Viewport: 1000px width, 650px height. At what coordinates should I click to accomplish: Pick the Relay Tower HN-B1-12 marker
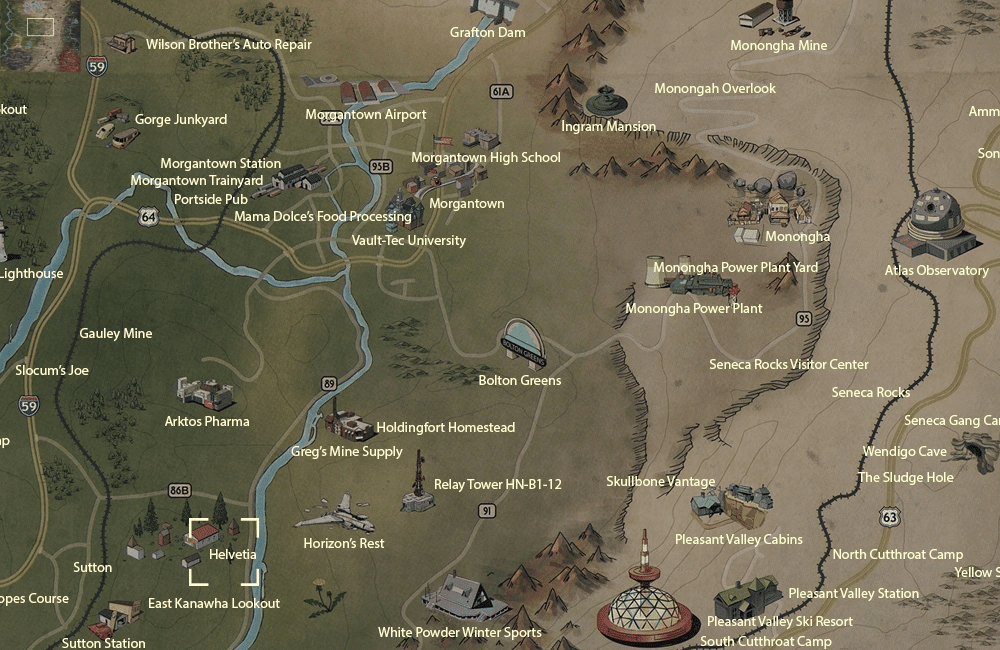pyautogui.click(x=417, y=482)
